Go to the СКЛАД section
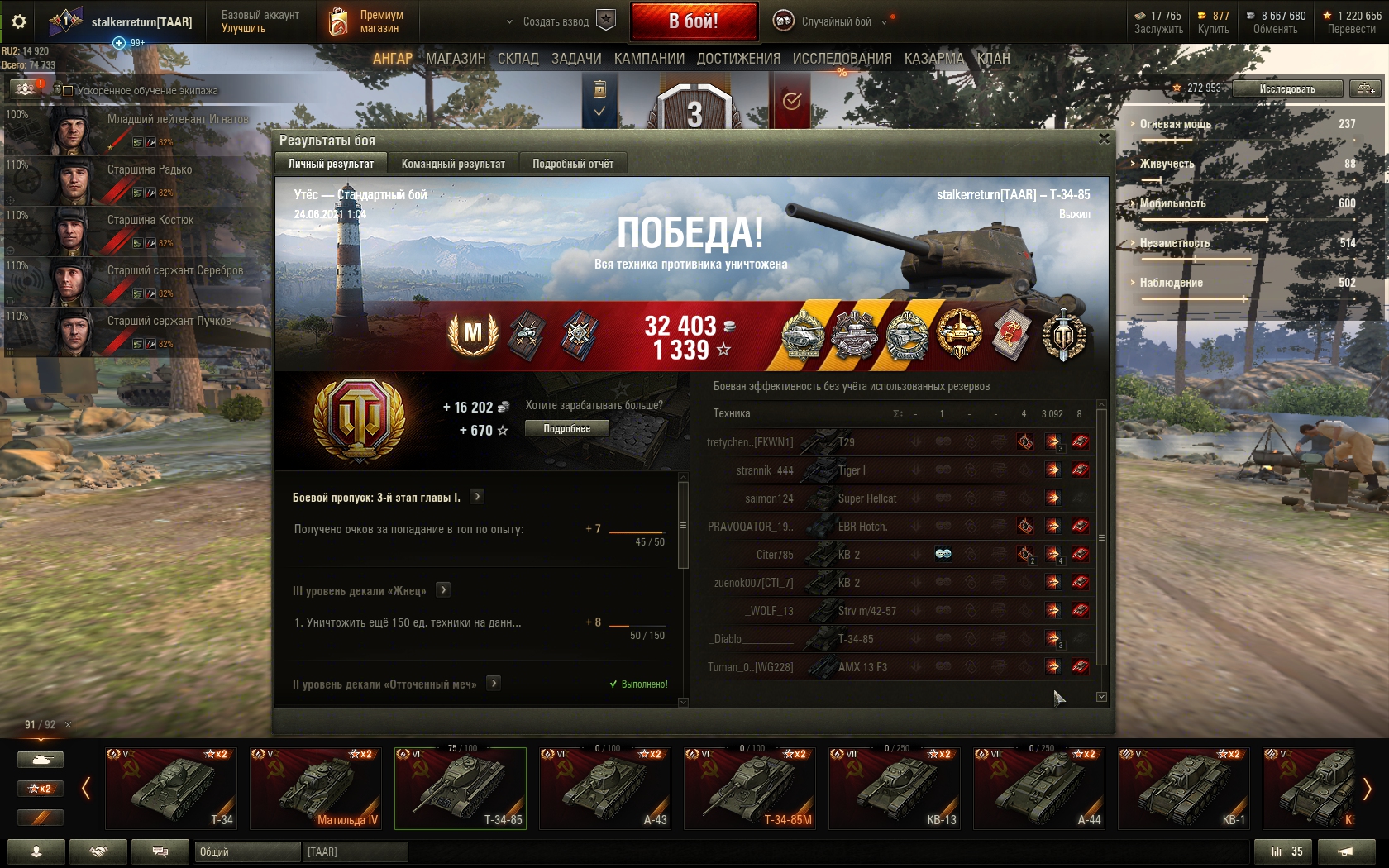1389x868 pixels. (x=518, y=59)
